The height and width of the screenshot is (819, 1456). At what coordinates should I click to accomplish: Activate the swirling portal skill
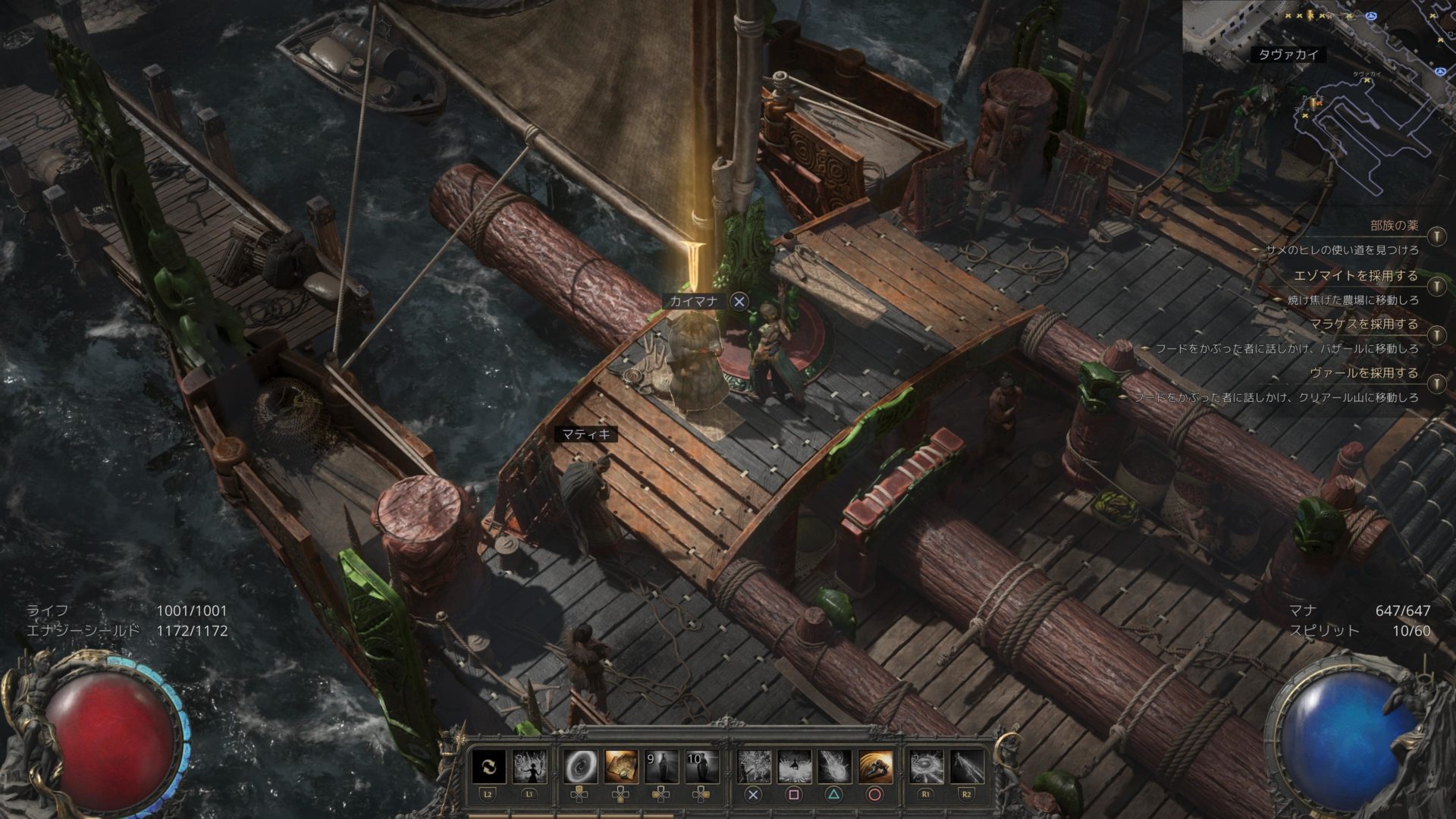(x=580, y=767)
